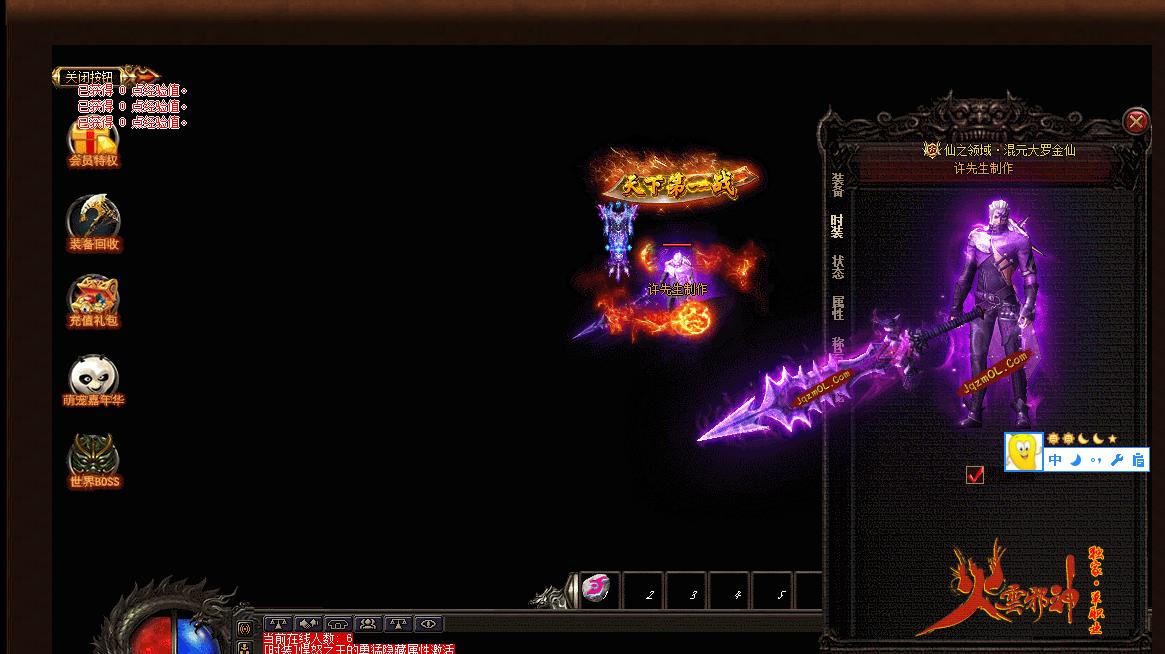Use the pink stone in hotbar slot 1

click(597, 589)
